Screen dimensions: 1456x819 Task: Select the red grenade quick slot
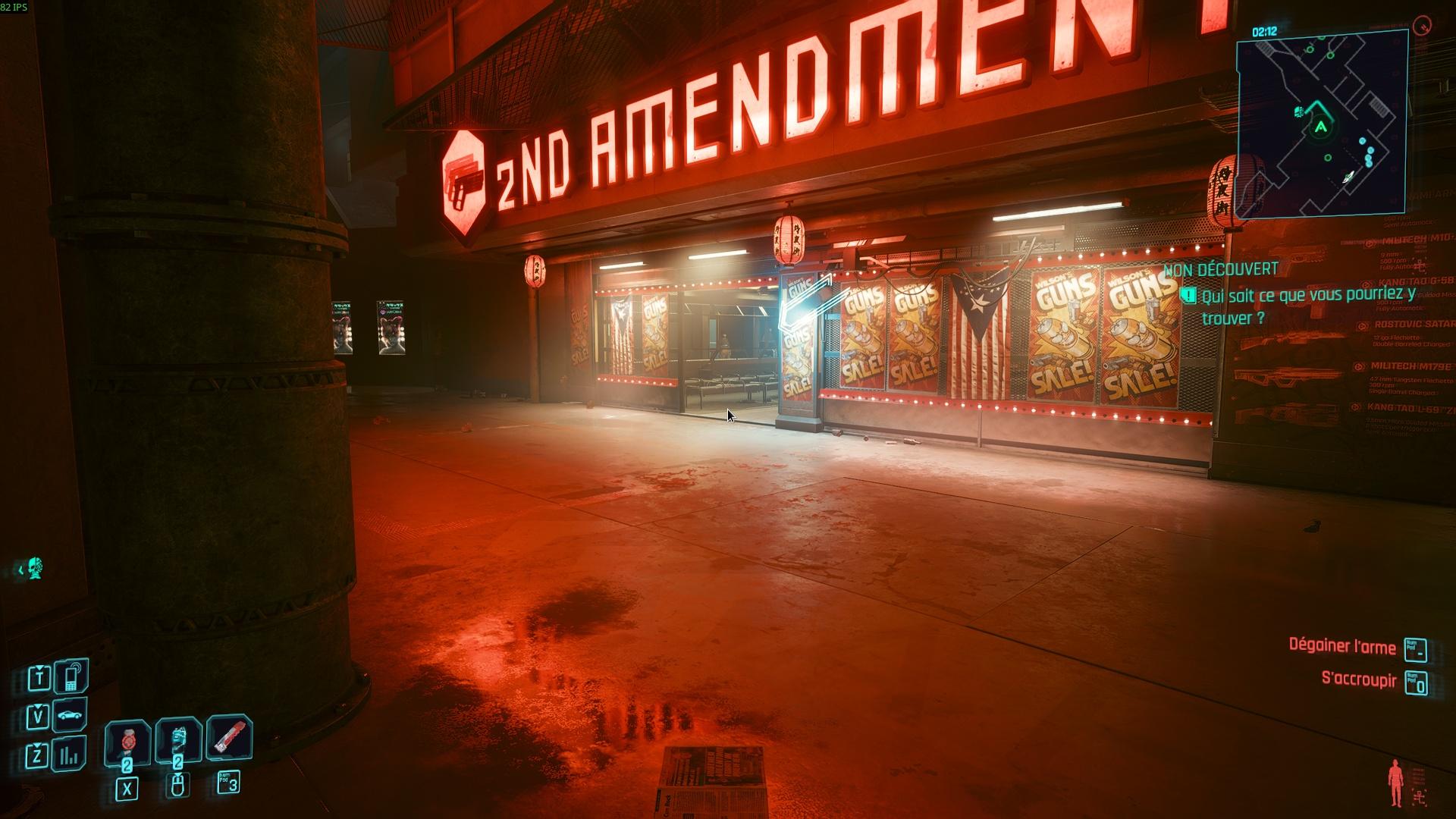point(127,739)
